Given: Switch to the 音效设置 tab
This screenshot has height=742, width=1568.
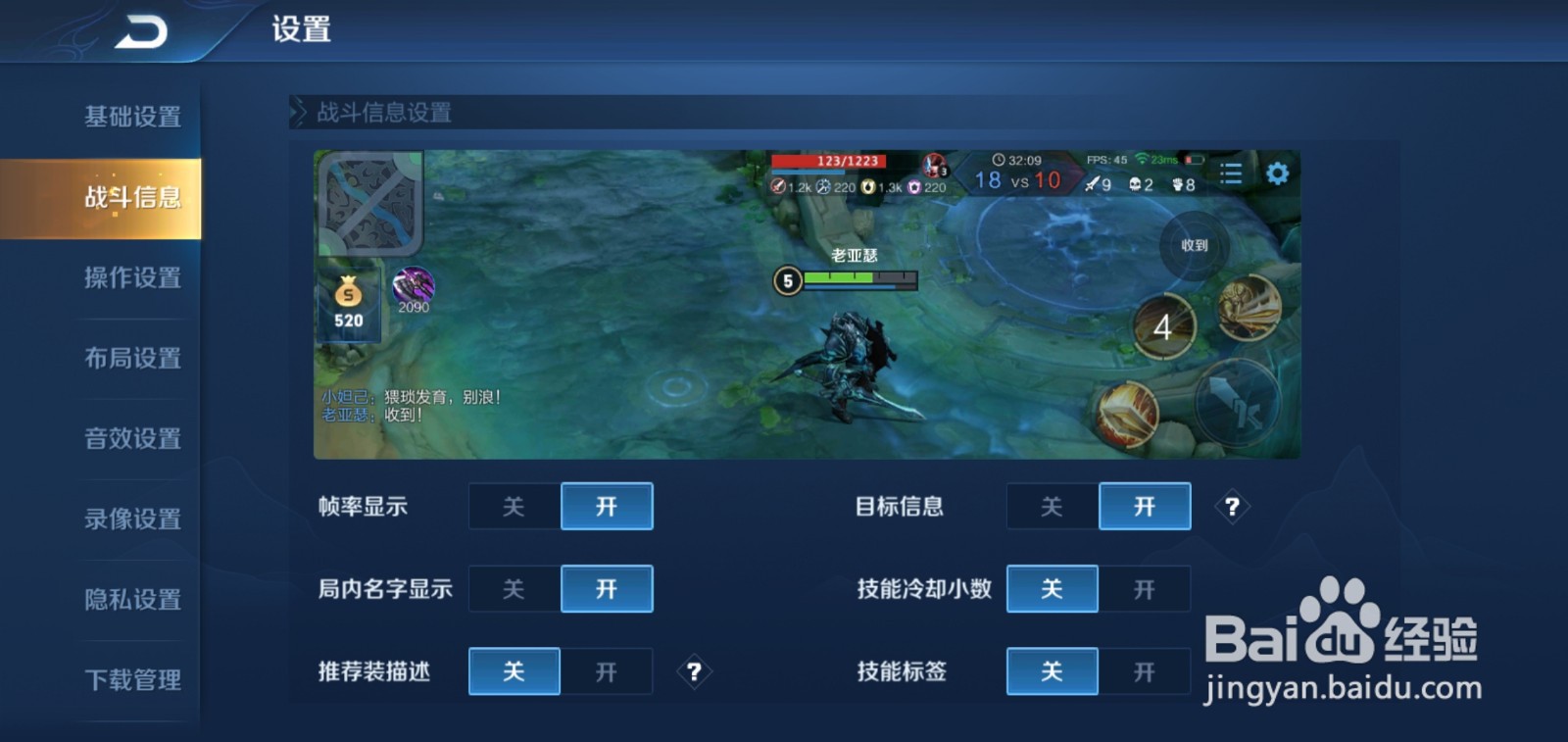Looking at the screenshot, I should tap(134, 438).
